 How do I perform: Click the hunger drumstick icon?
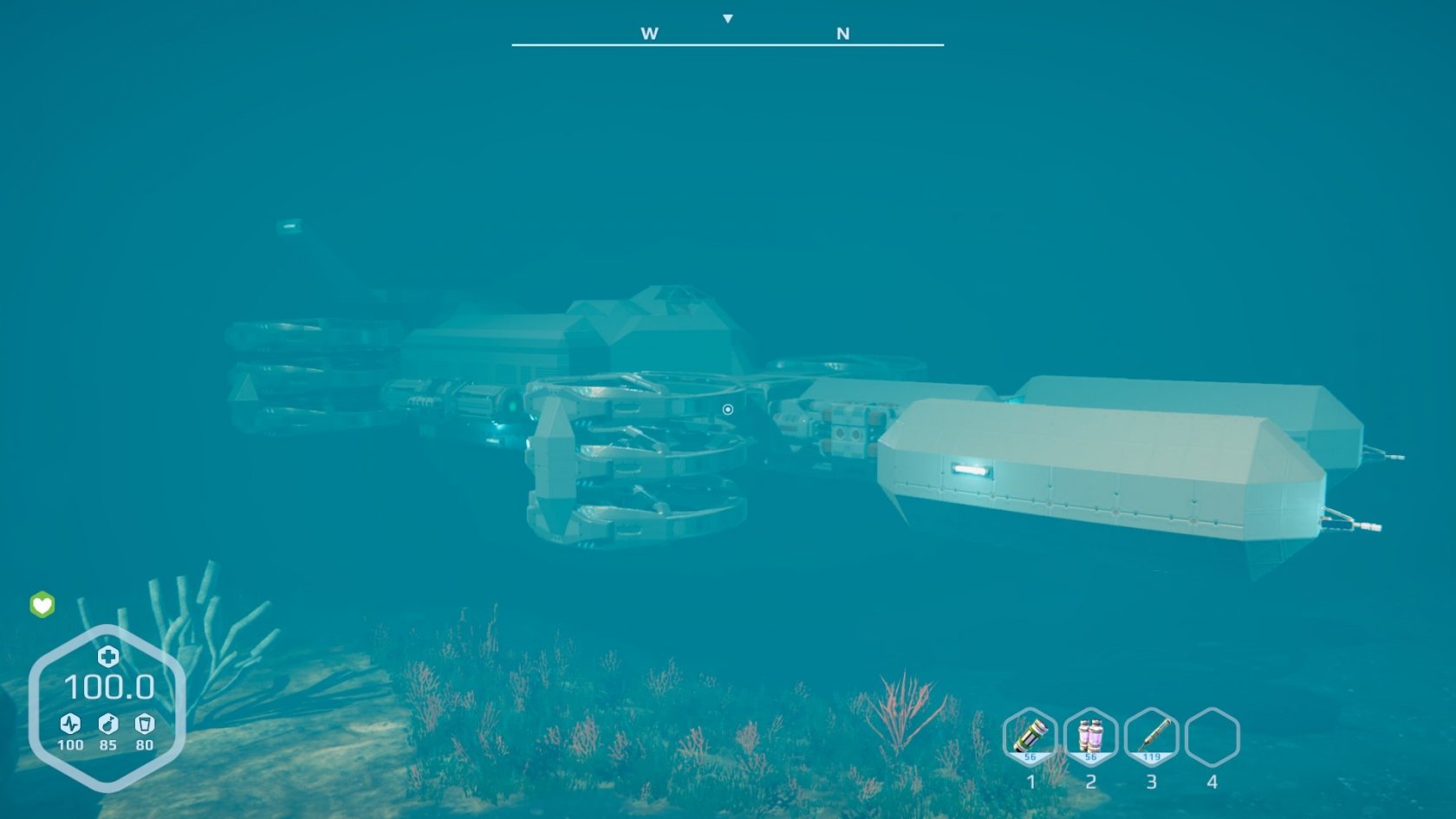[x=107, y=724]
